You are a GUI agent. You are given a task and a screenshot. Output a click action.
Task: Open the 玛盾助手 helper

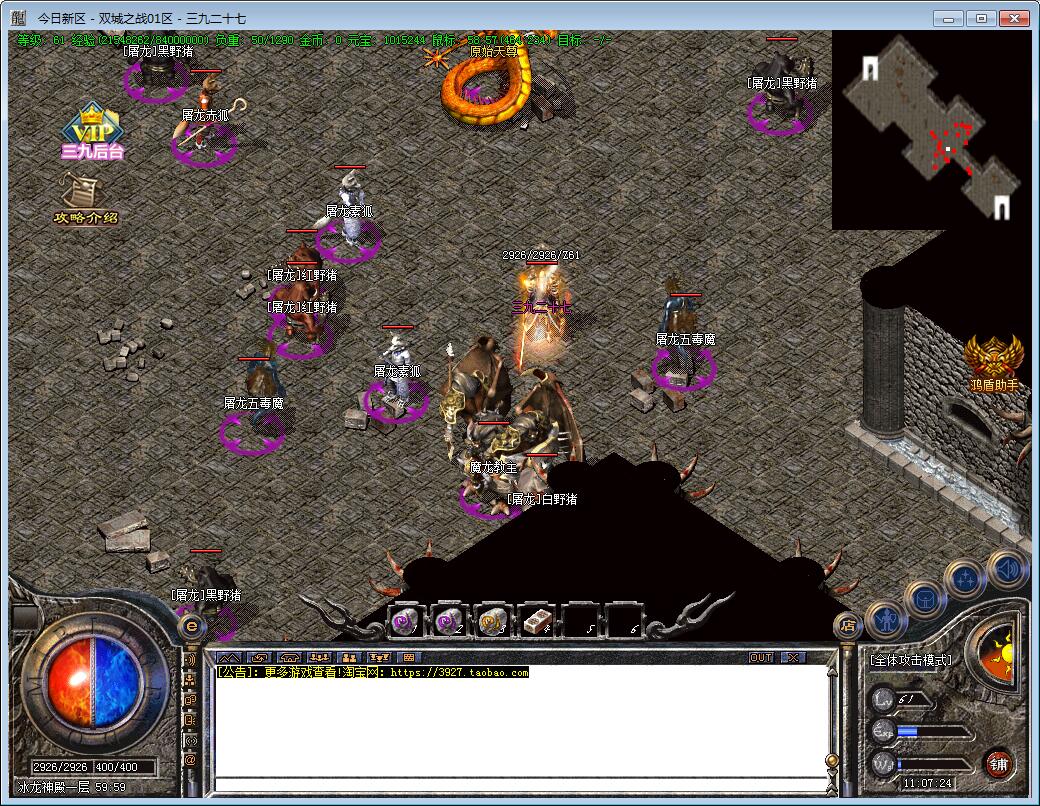[x=994, y=363]
